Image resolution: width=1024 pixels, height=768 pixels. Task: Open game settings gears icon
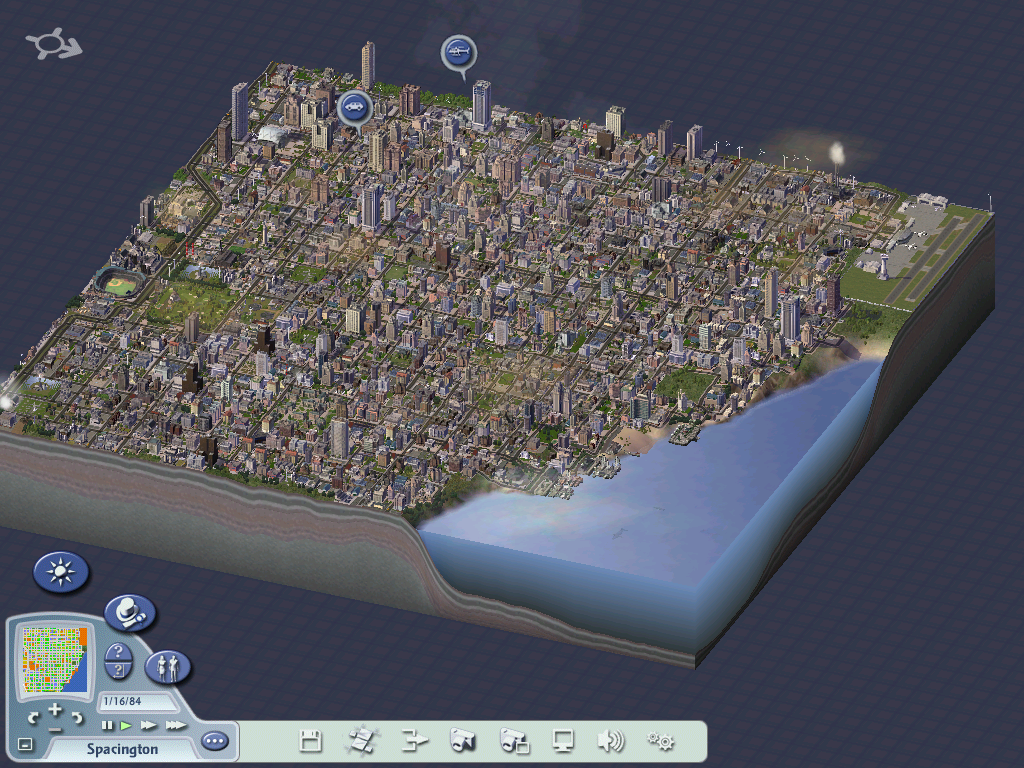pyautogui.click(x=660, y=741)
